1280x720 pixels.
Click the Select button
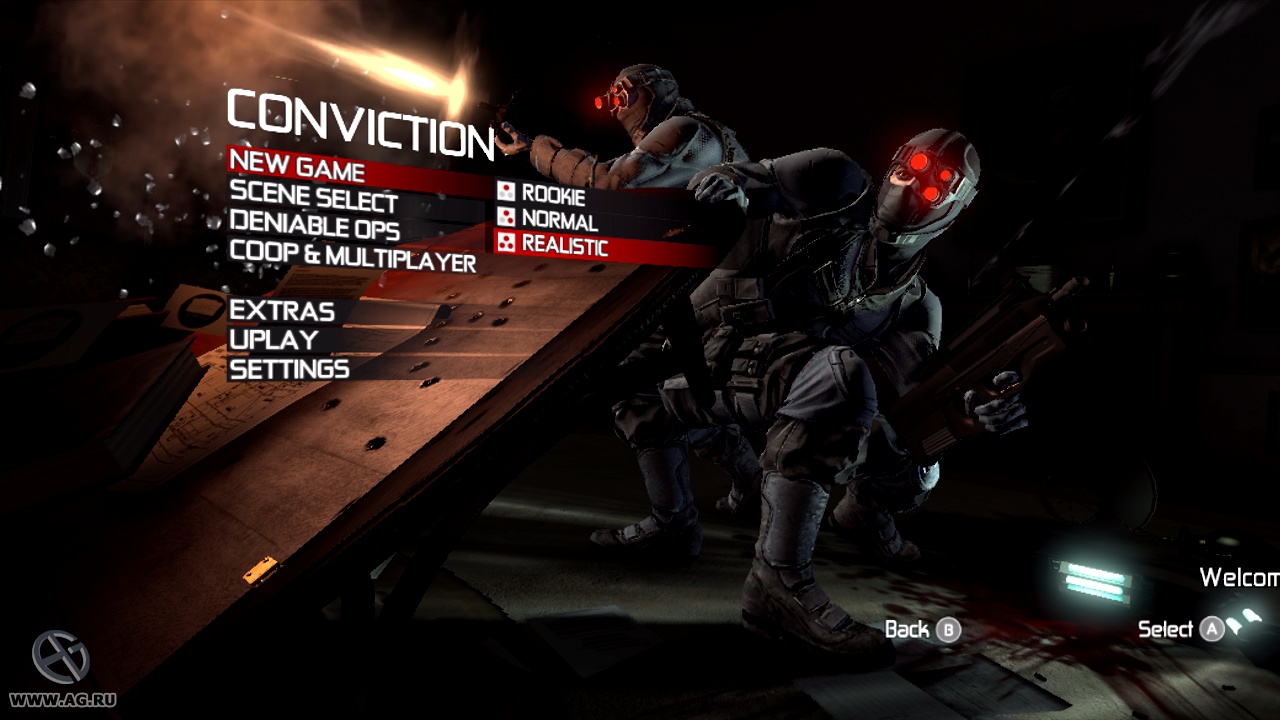click(1168, 630)
